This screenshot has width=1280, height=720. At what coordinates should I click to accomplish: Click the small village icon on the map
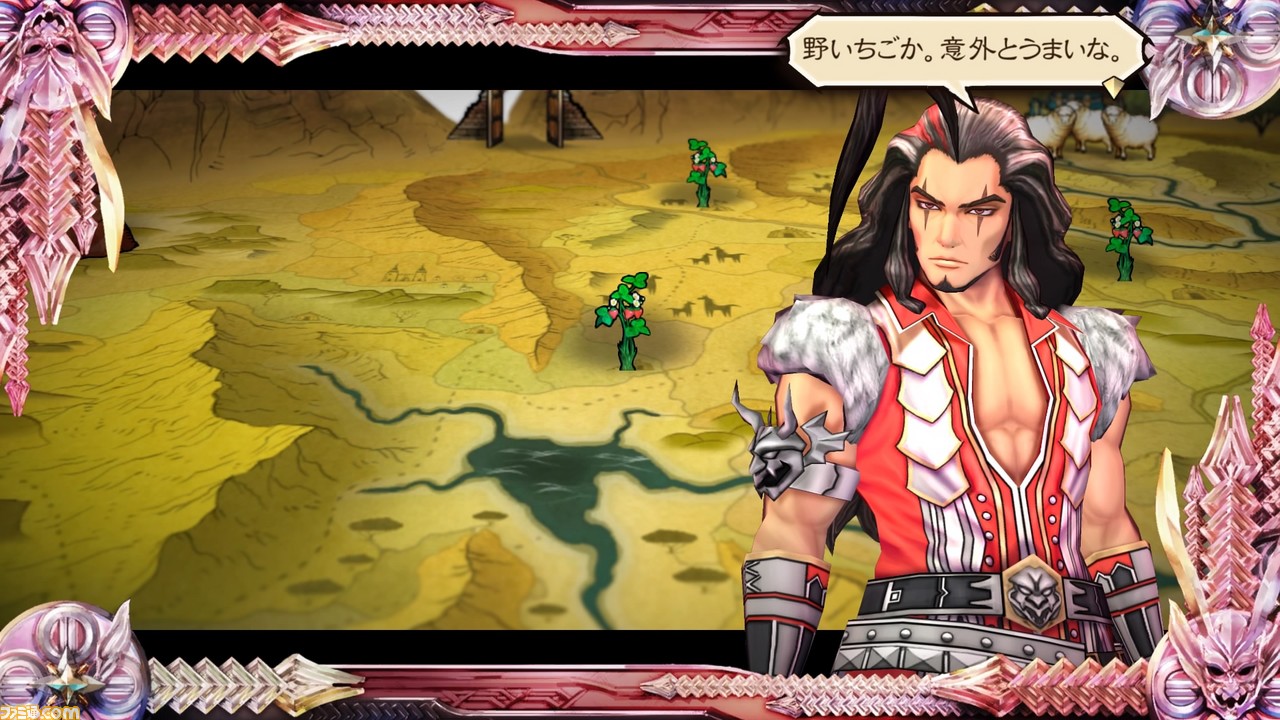coord(405,272)
